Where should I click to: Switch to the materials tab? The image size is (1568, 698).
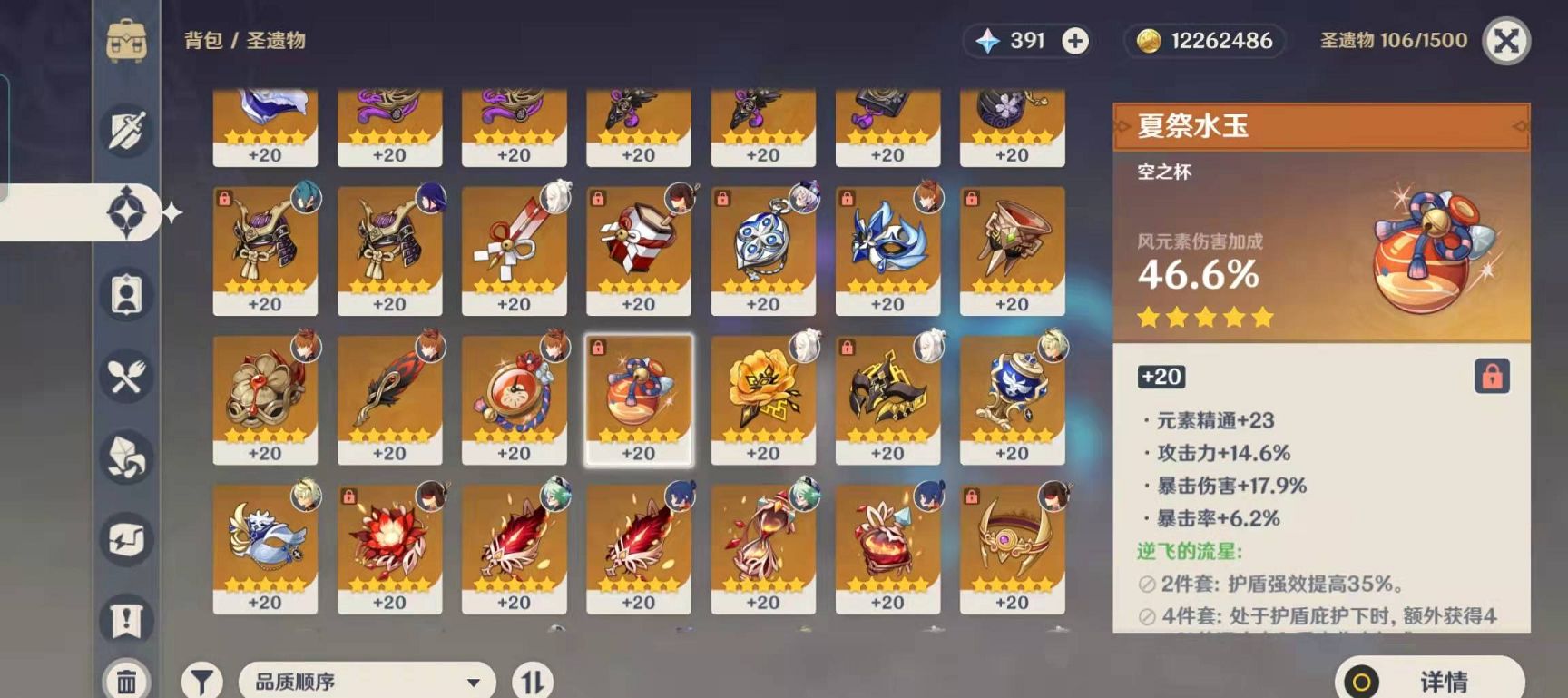[126, 457]
